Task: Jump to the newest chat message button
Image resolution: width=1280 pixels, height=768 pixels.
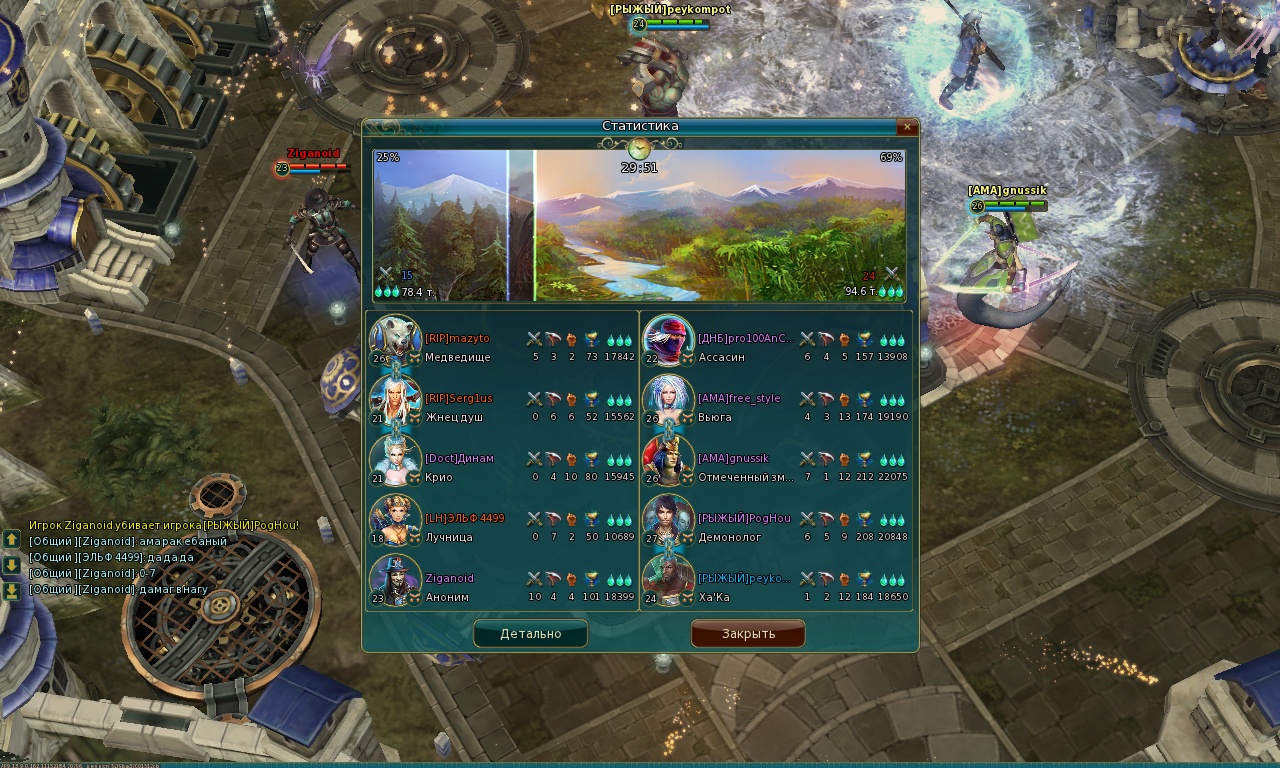Action: (x=11, y=591)
